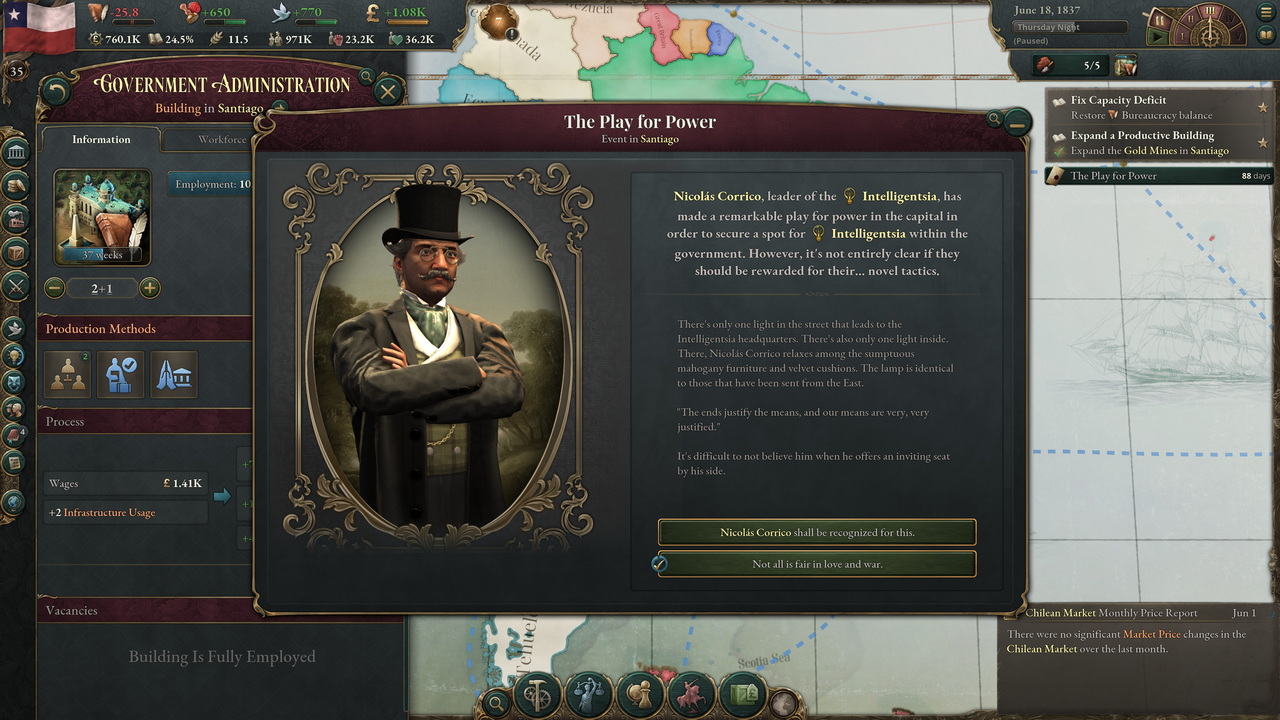Open the military horseman lens
1280x720 pixels.
(692, 693)
